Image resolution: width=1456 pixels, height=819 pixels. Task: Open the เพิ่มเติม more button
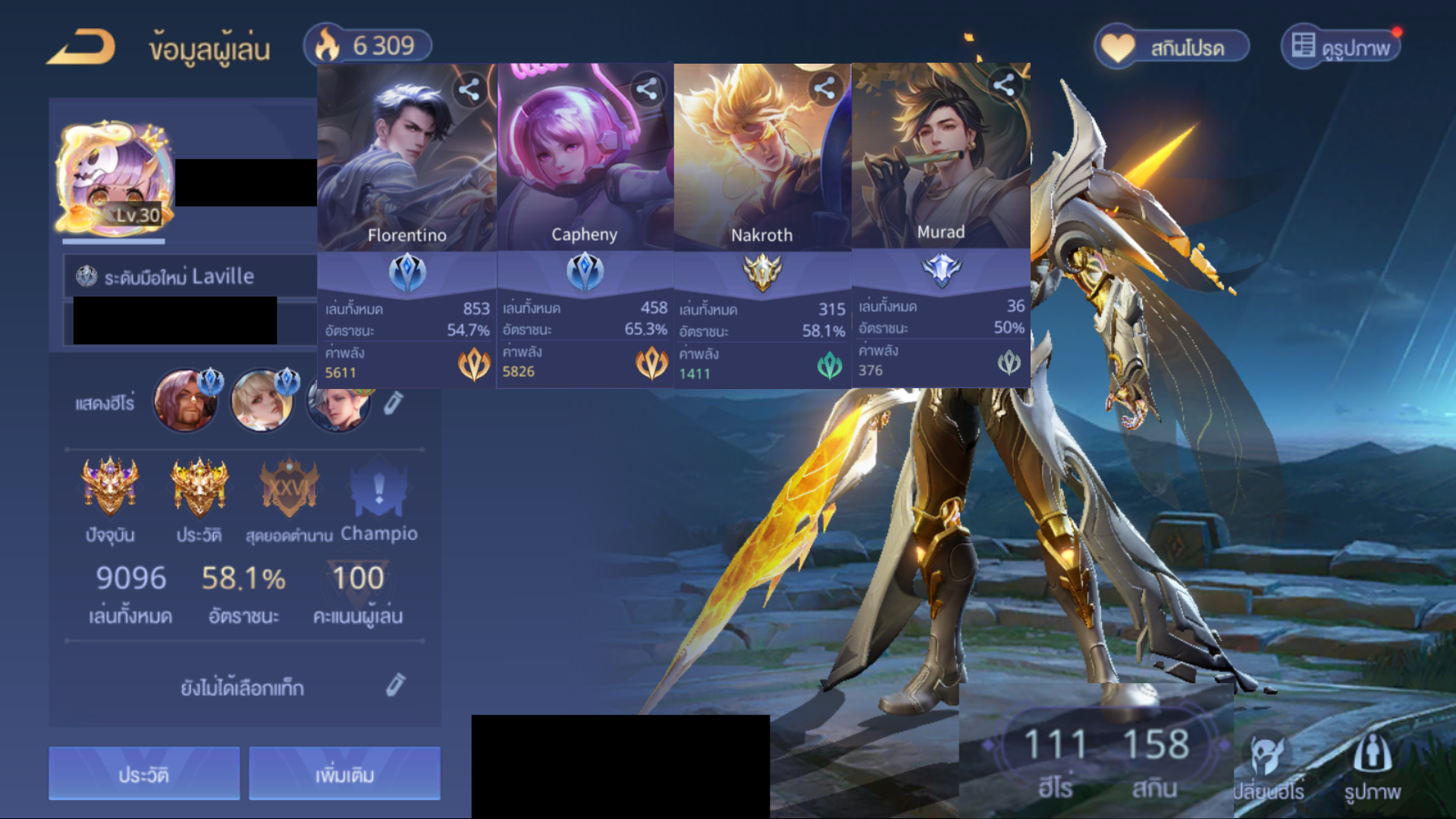(x=344, y=773)
